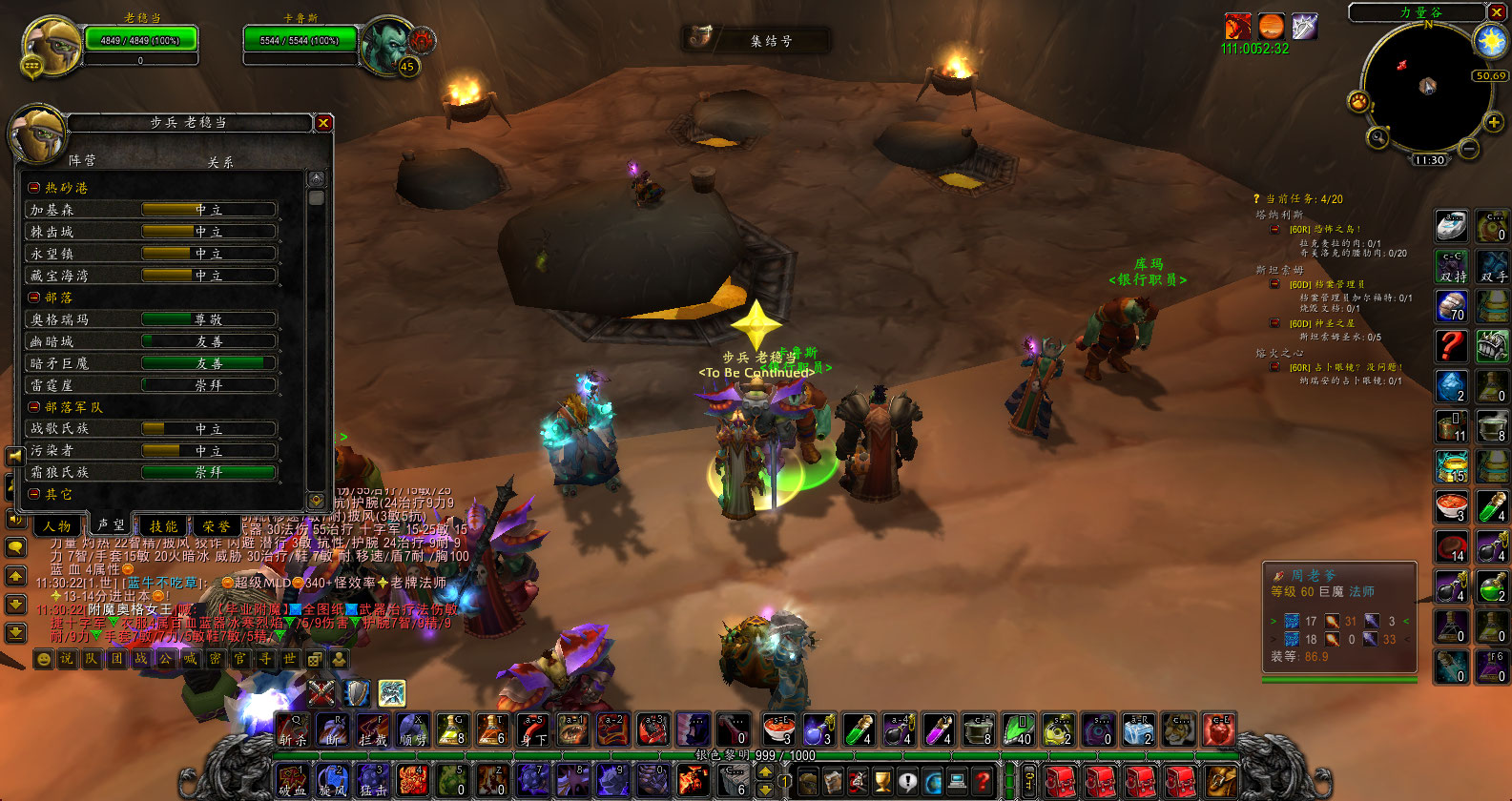1512x801 pixels.
Task: Select the target portrait of 卡鲁斯
Action: coord(384,44)
